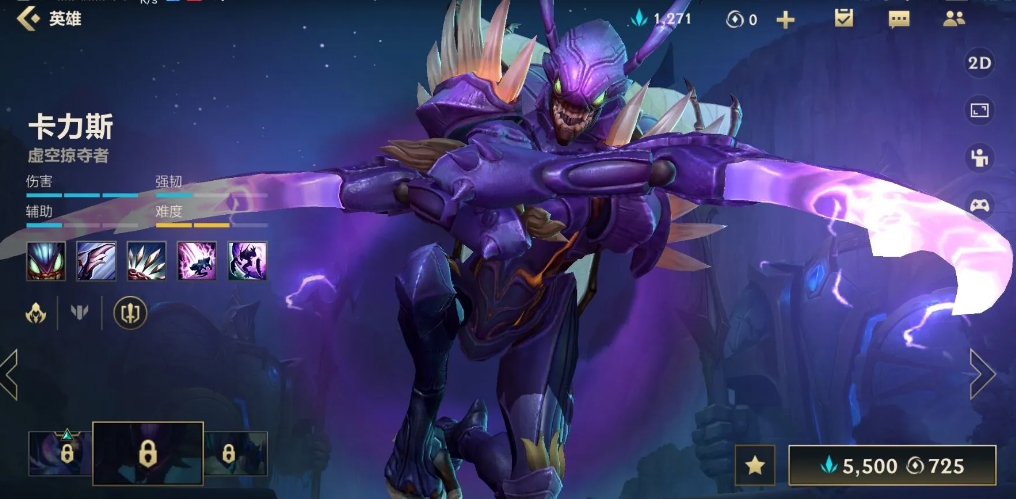Screen dimensions: 1016x499
Task: Toggle the 2D view button
Action: point(979,63)
